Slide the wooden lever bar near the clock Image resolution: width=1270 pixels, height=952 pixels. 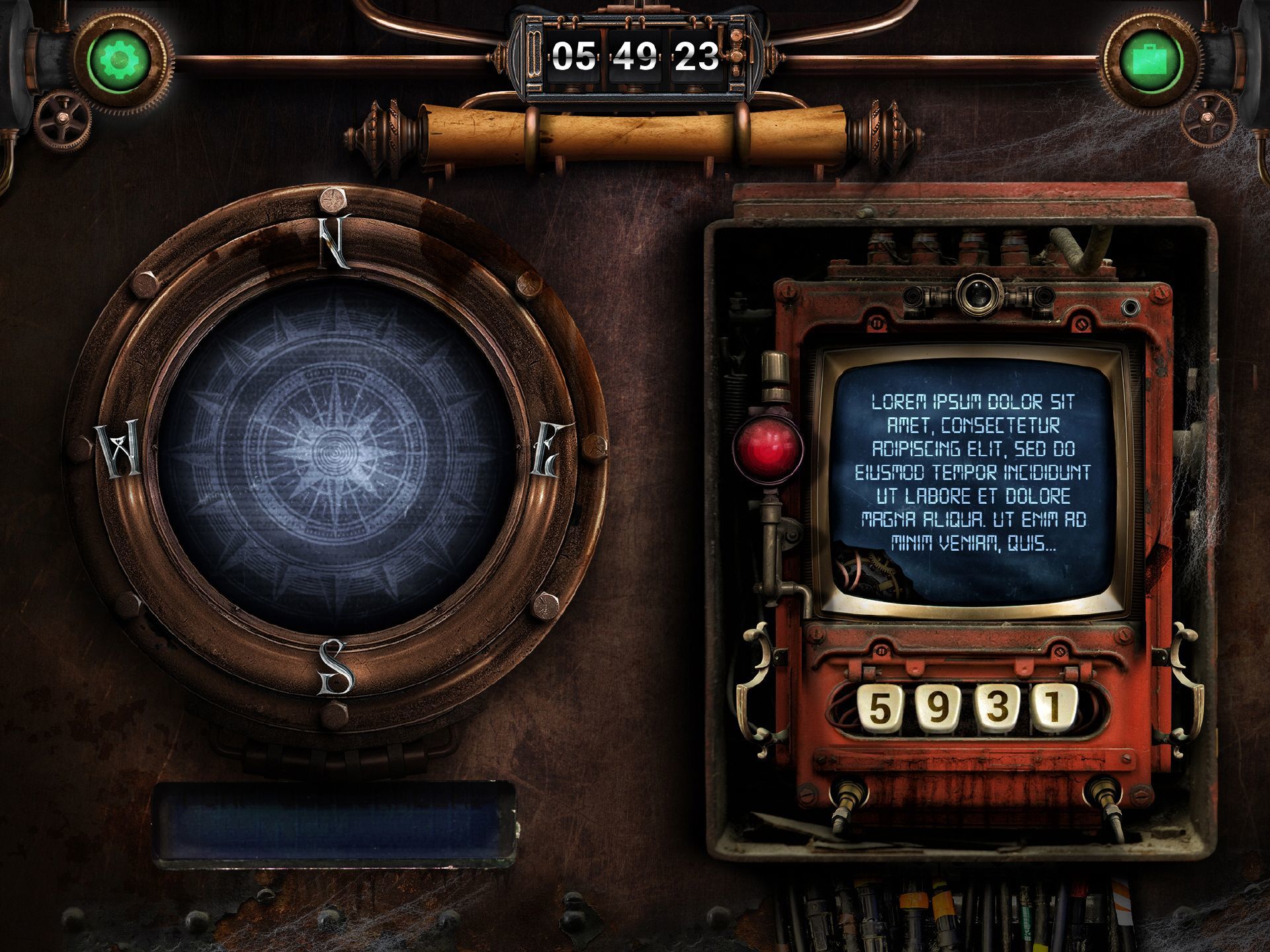635,132
